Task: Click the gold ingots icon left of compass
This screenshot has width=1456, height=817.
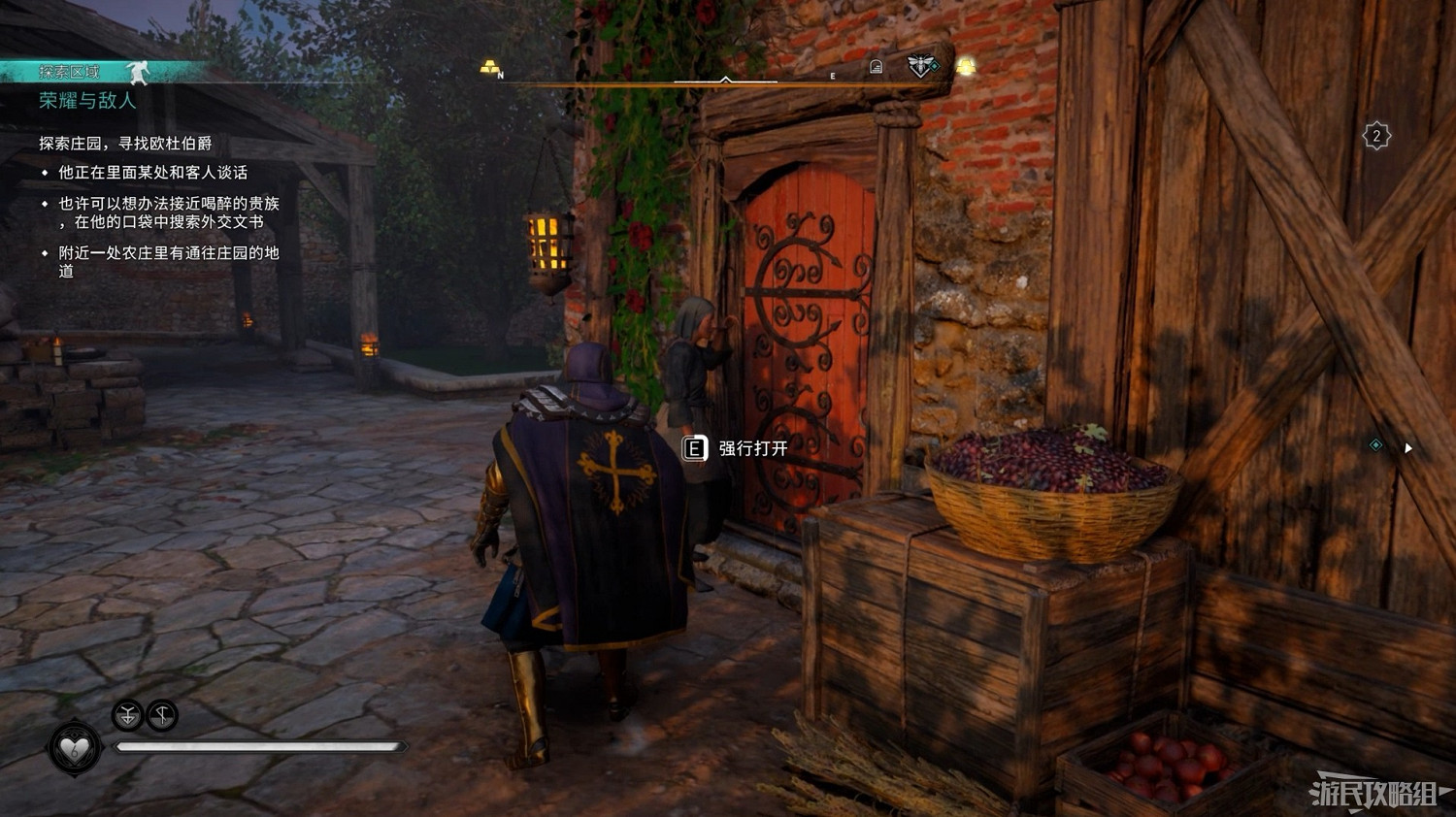Action: click(489, 66)
